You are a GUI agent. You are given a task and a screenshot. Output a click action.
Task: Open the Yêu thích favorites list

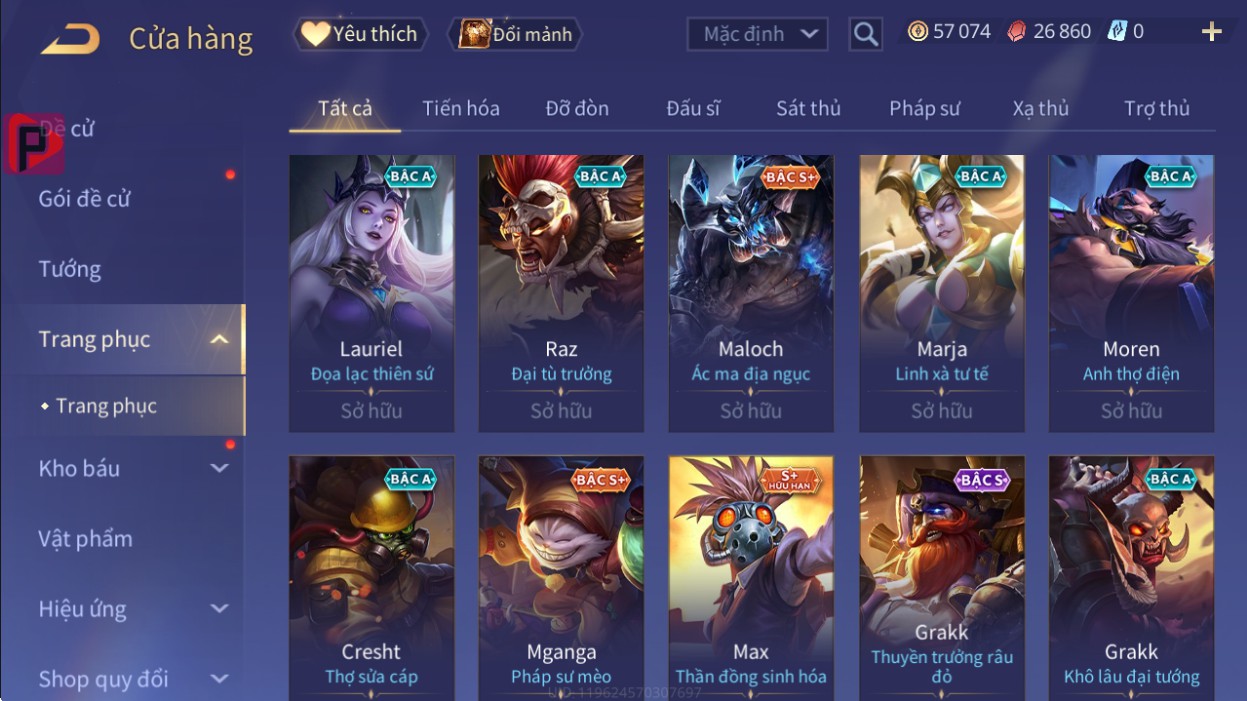tap(360, 34)
